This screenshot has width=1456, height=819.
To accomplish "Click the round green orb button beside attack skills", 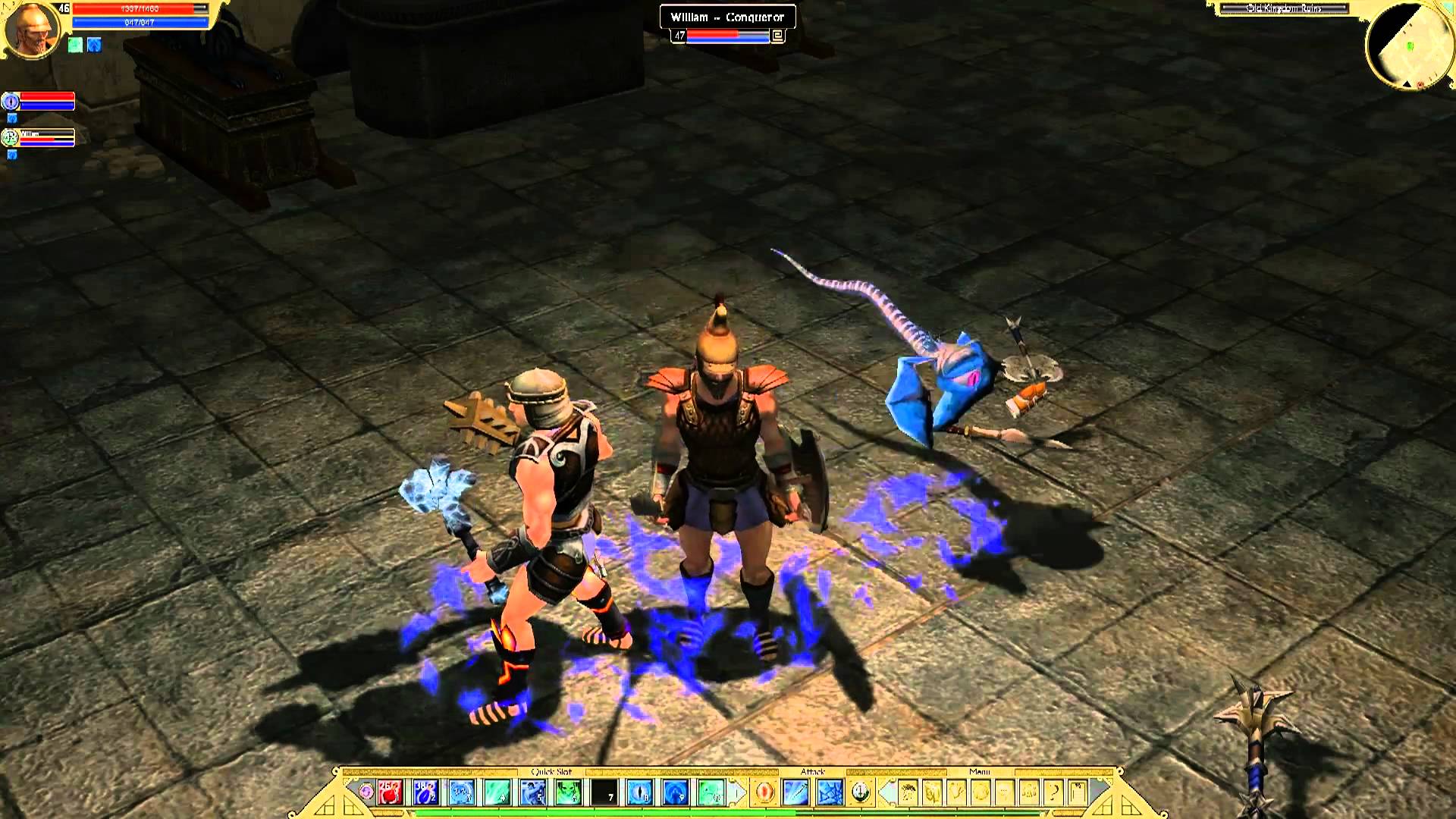I will click(860, 792).
